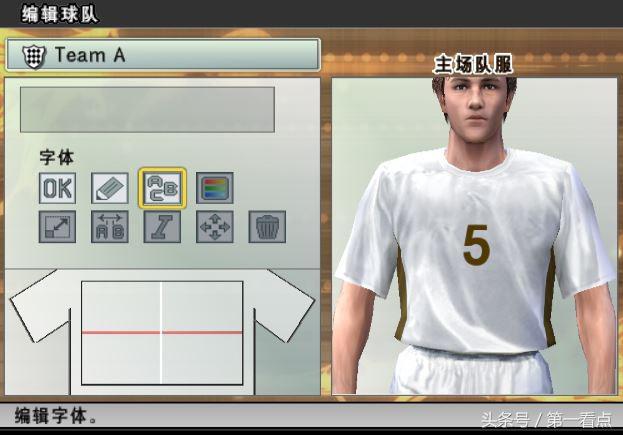Activate the AB letter spacing icon

pos(110,227)
